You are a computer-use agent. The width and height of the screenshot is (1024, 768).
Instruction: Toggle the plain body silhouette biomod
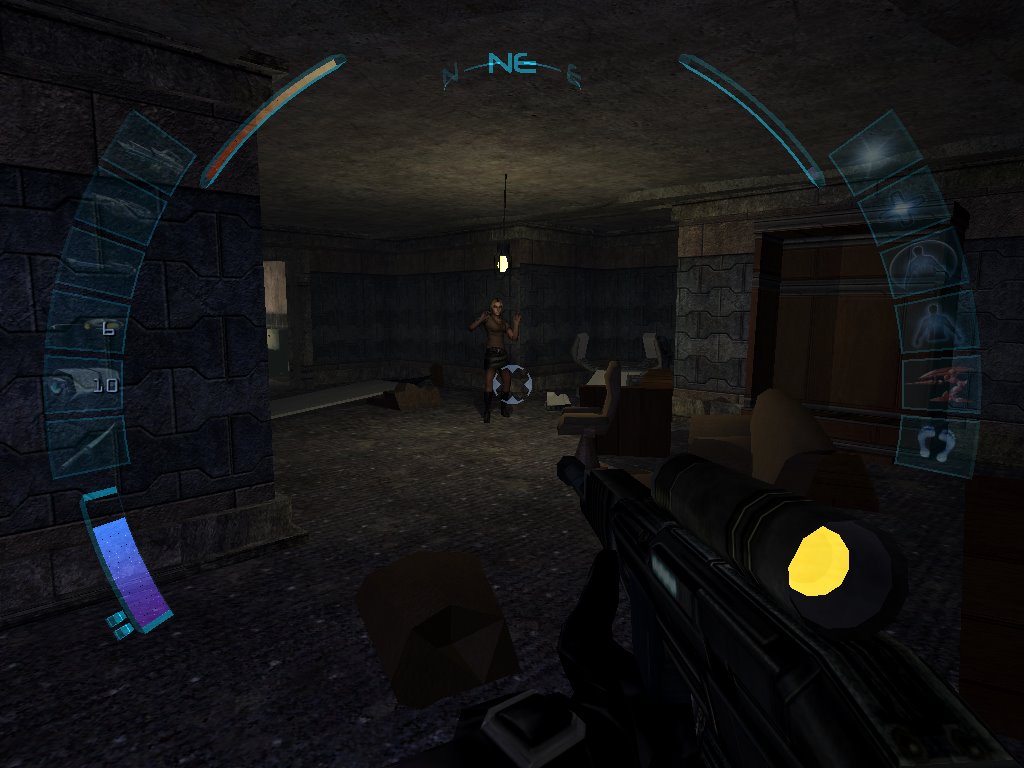point(937,324)
